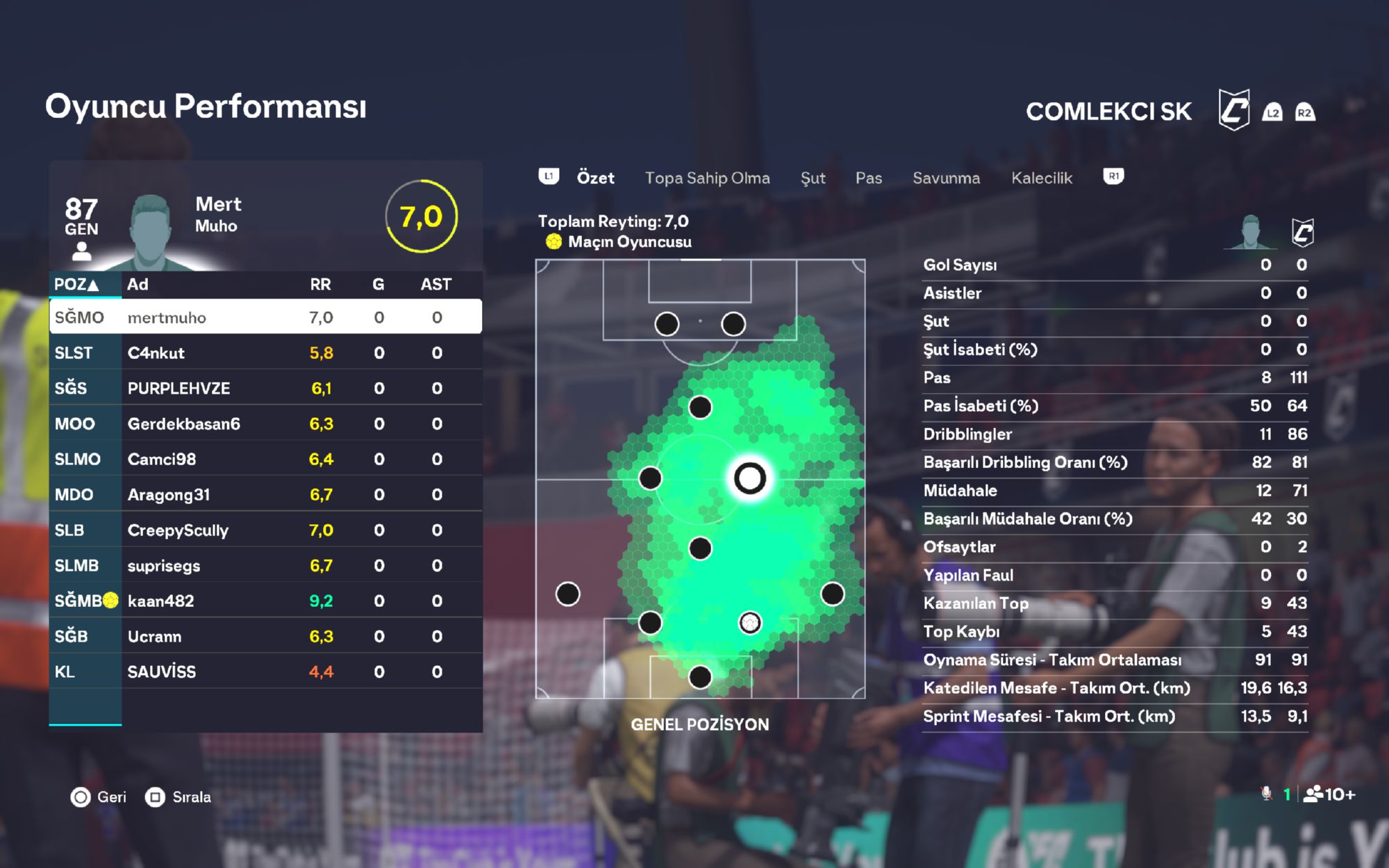
Task: Switch to the Savunma tab
Action: click(946, 178)
